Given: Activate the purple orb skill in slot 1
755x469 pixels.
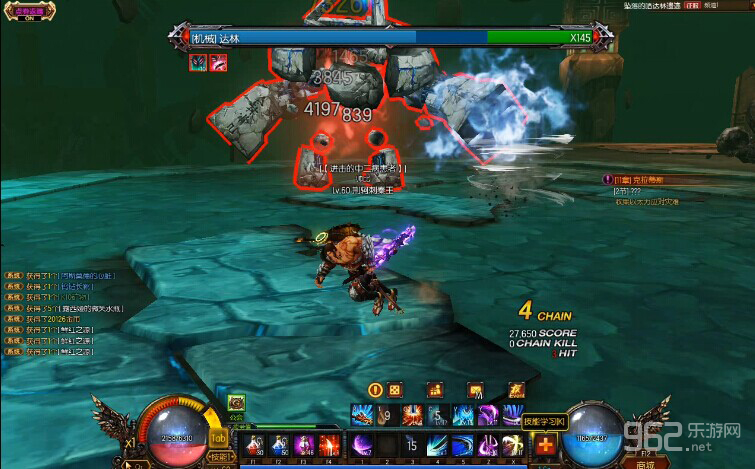Looking at the screenshot, I should [361, 445].
